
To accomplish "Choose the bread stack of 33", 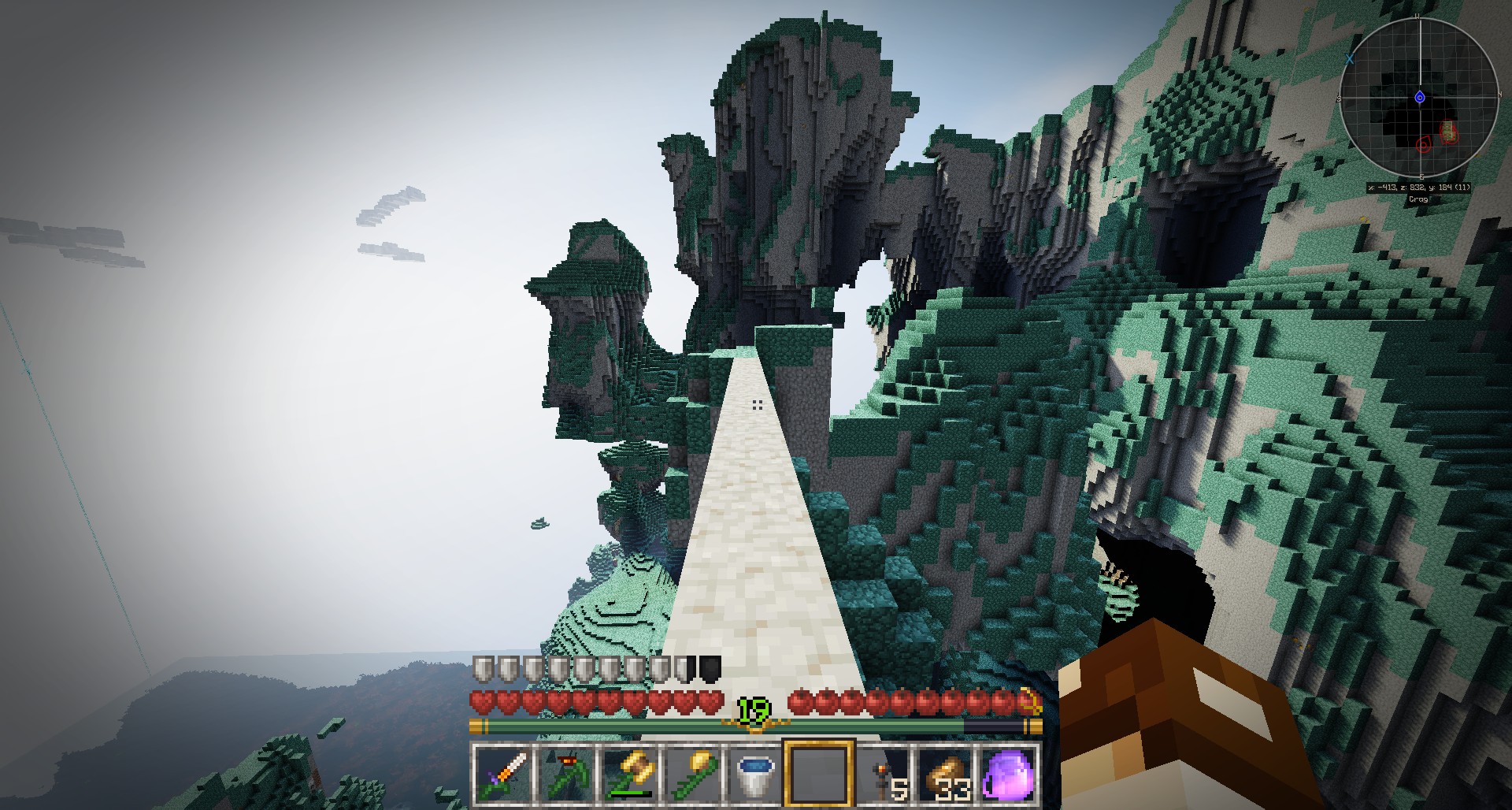I will (947, 775).
